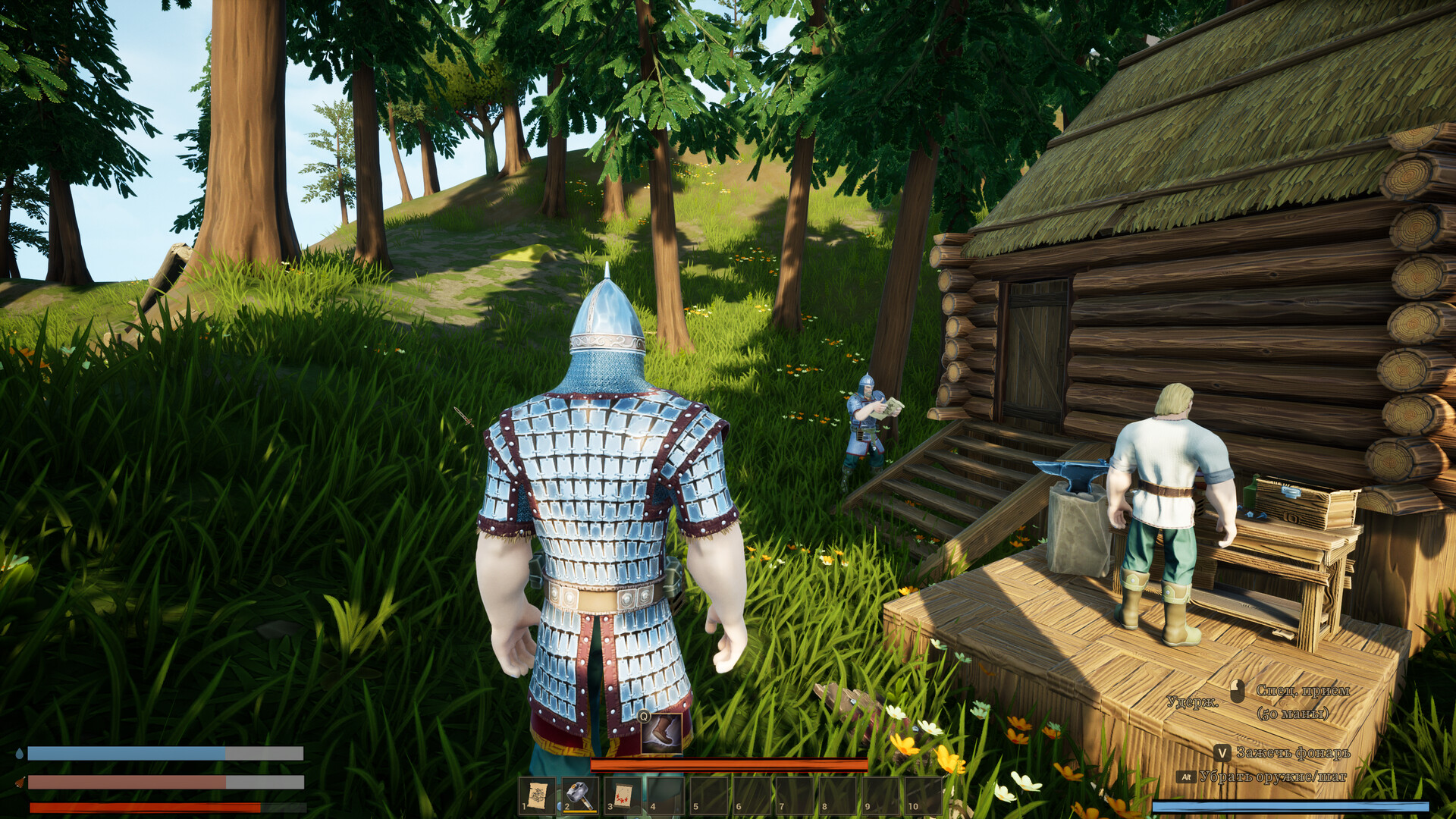
Task: Click the sword crosshair cursor icon
Action: click(463, 416)
